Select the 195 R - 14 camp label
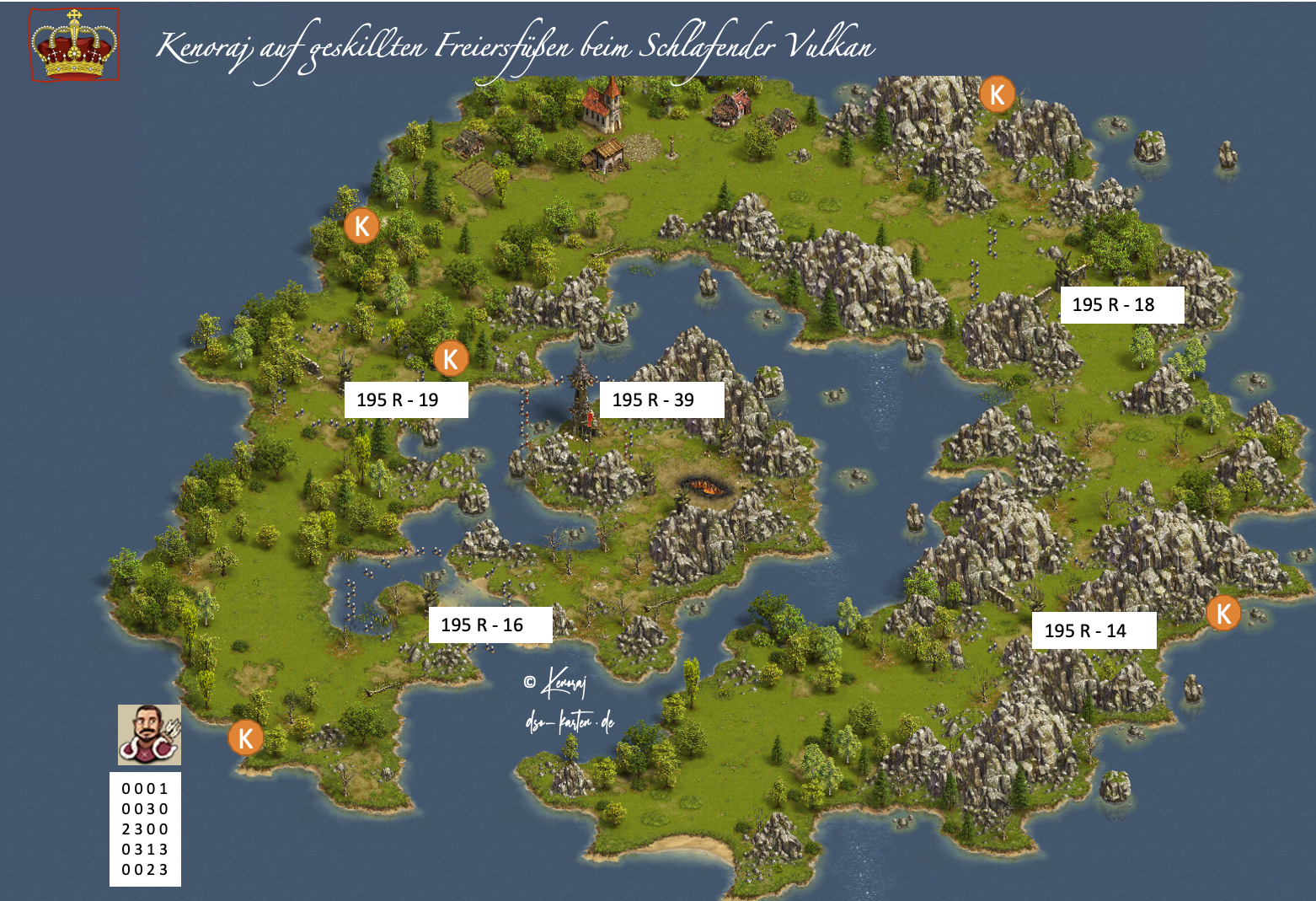 1094,630
